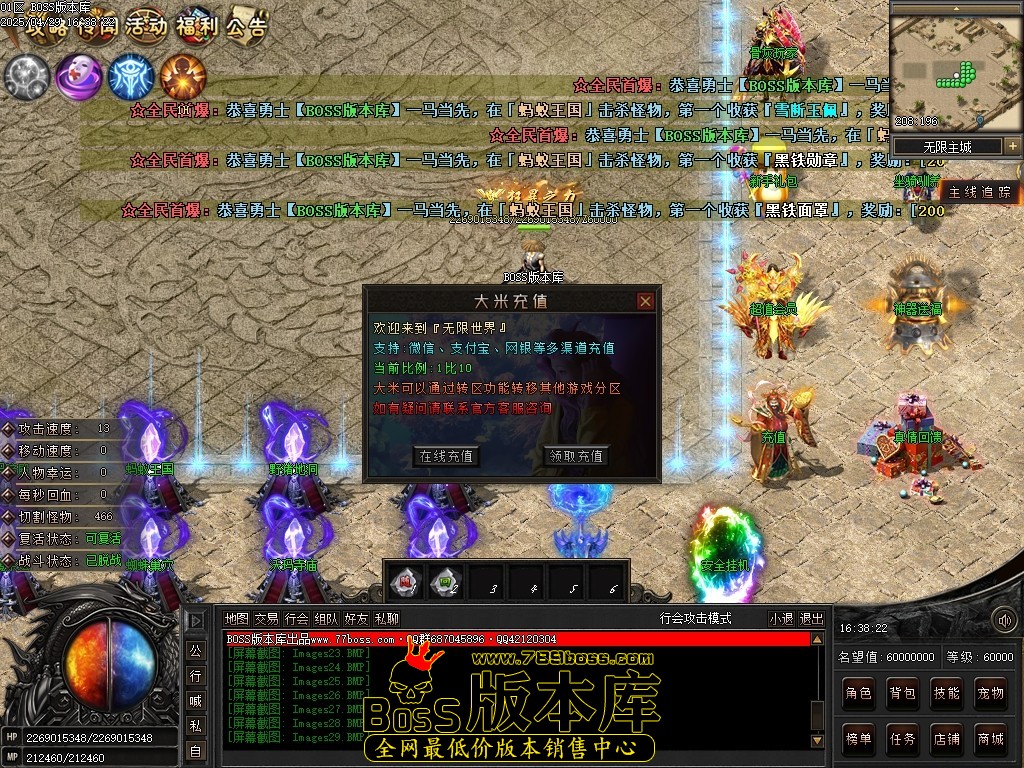This screenshot has width=1024, height=768.
Task: Click 退出 to exit the game
Action: 812,619
